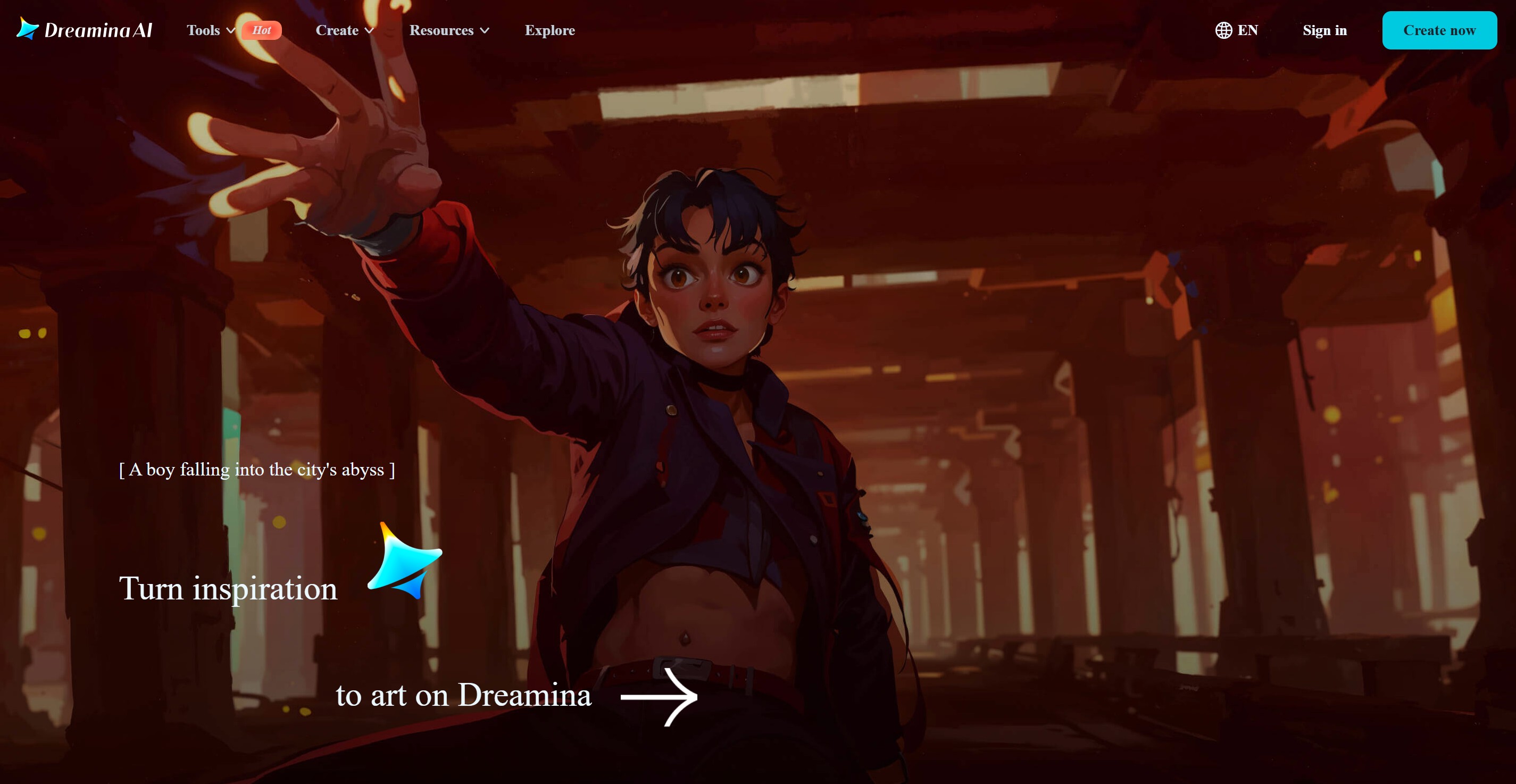Click the prompt caption about the boy falling
1516x784 pixels.
pos(257,470)
